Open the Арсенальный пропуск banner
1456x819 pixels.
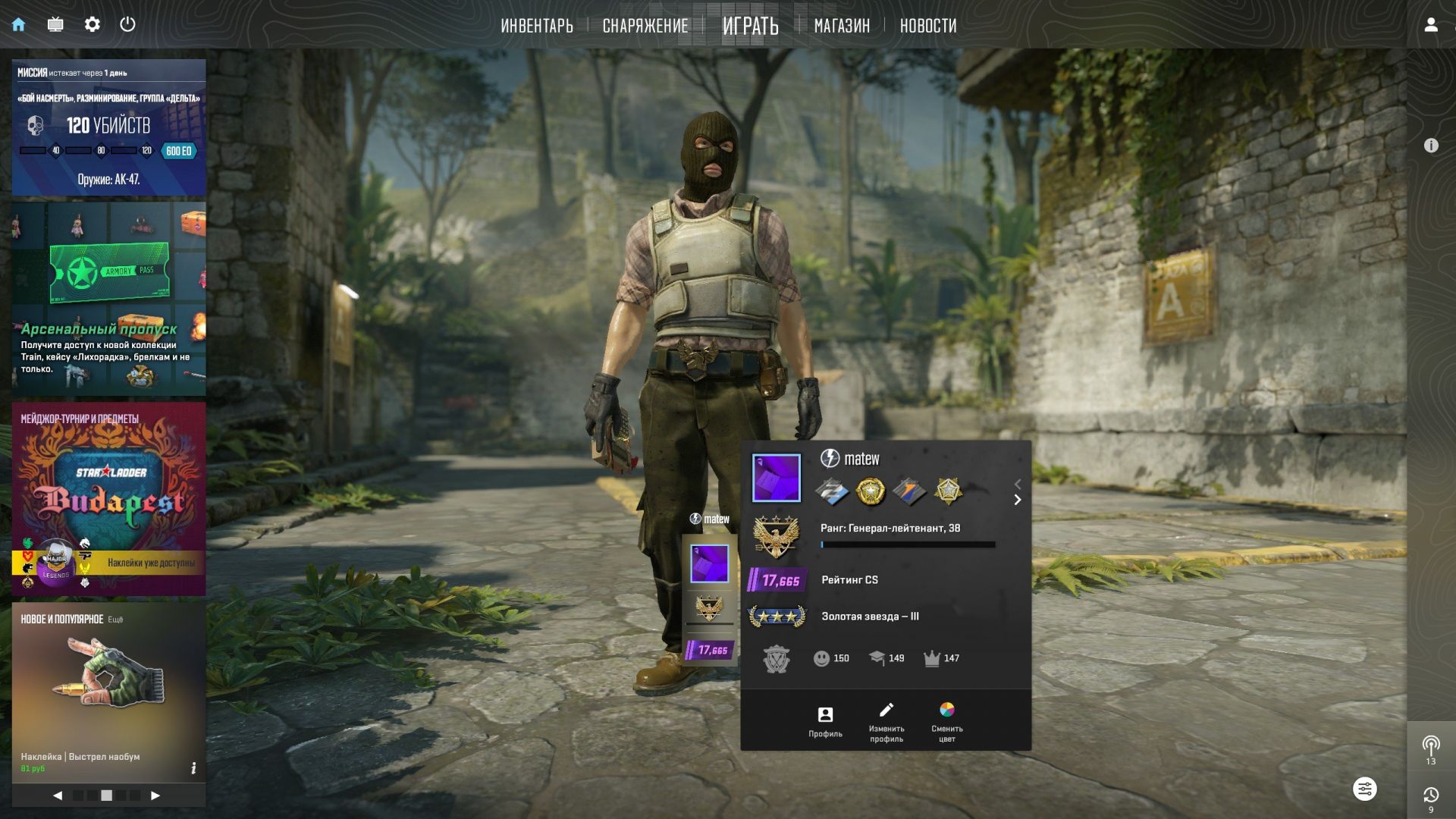coord(108,299)
